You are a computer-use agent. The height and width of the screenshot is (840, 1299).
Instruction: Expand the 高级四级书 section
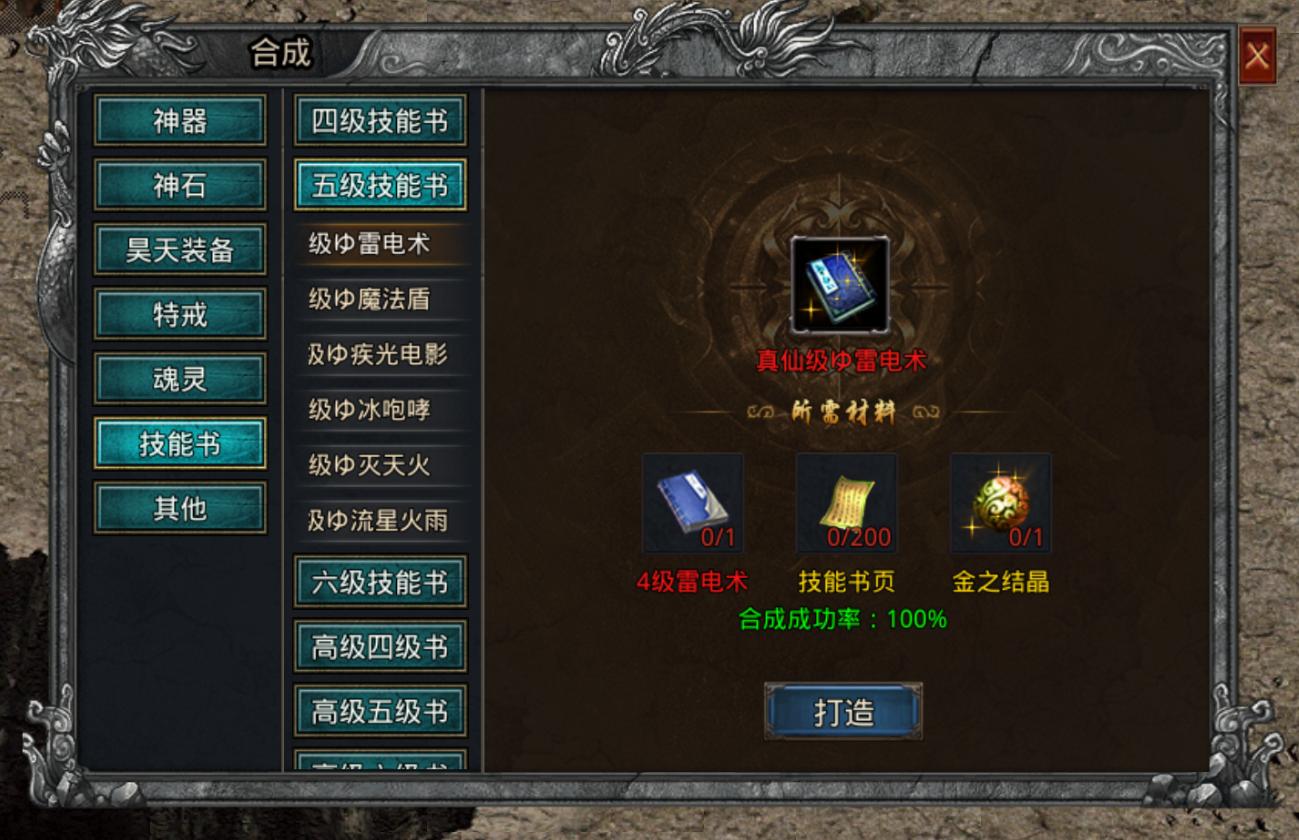(x=380, y=648)
